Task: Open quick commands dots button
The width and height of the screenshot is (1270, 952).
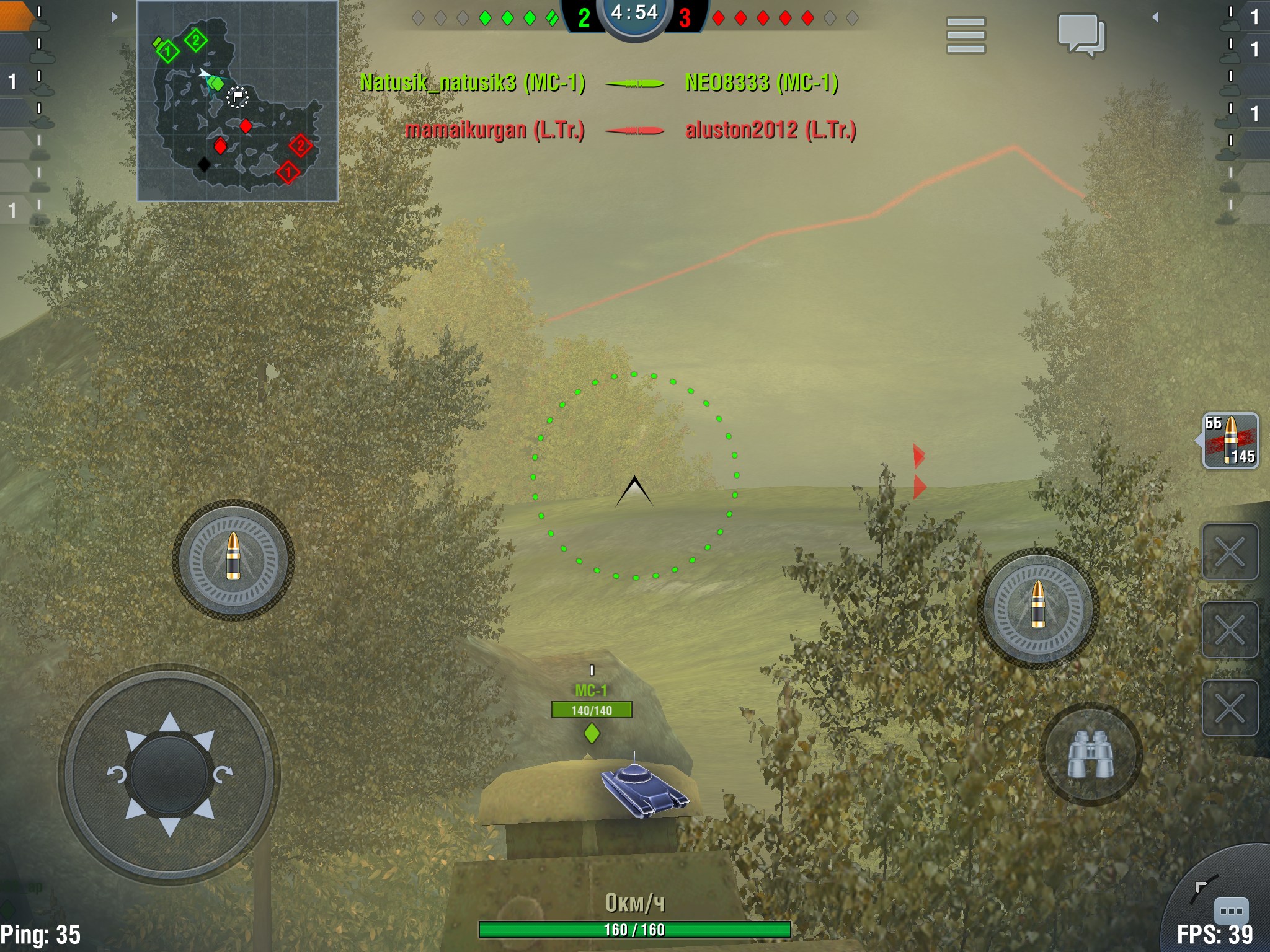Action: (x=1230, y=910)
